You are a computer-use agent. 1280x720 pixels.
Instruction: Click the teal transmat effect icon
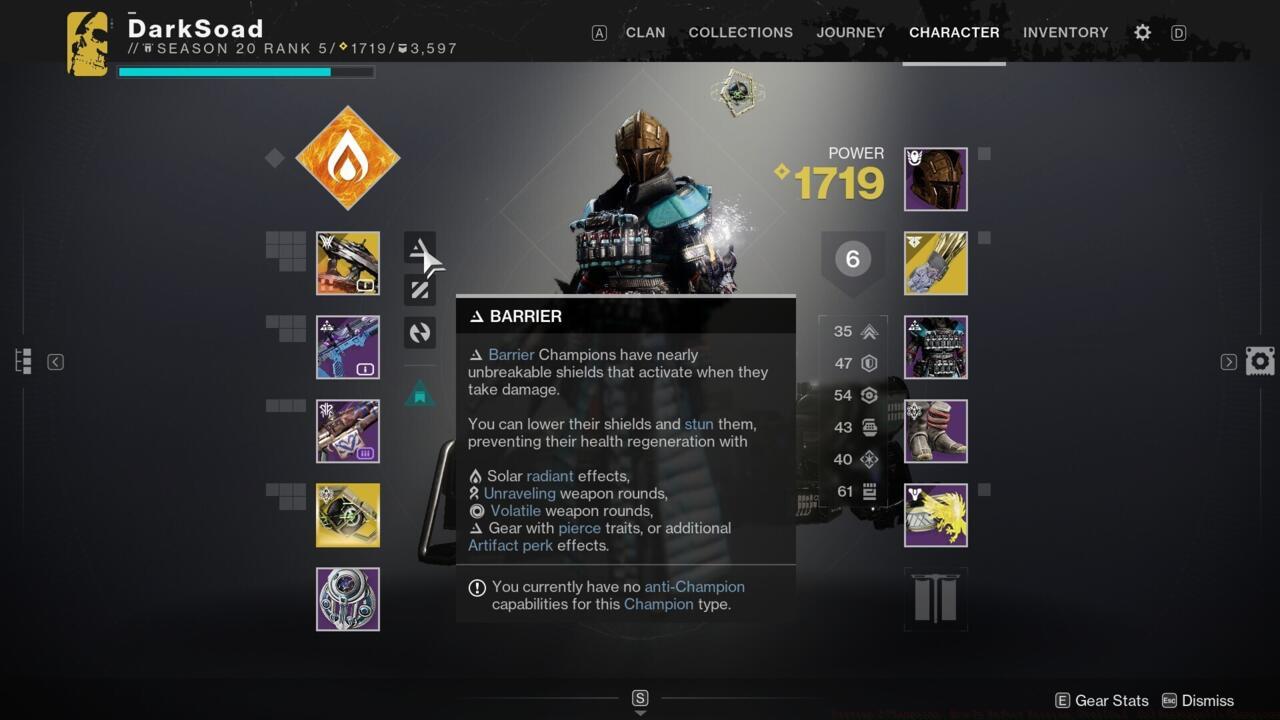pyautogui.click(x=420, y=393)
